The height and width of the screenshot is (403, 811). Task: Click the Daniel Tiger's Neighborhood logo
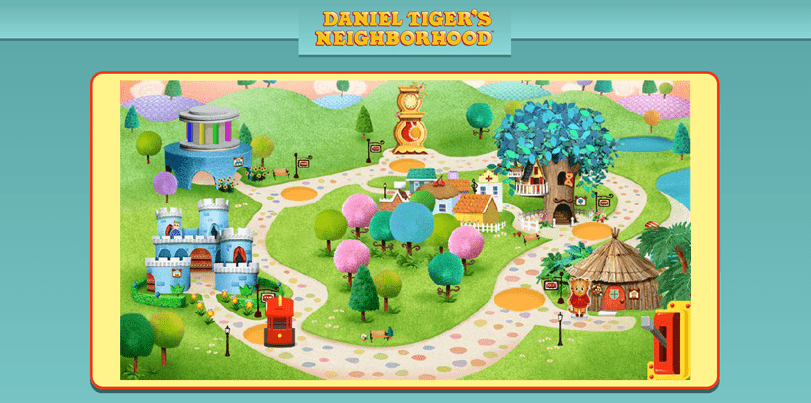click(x=405, y=29)
